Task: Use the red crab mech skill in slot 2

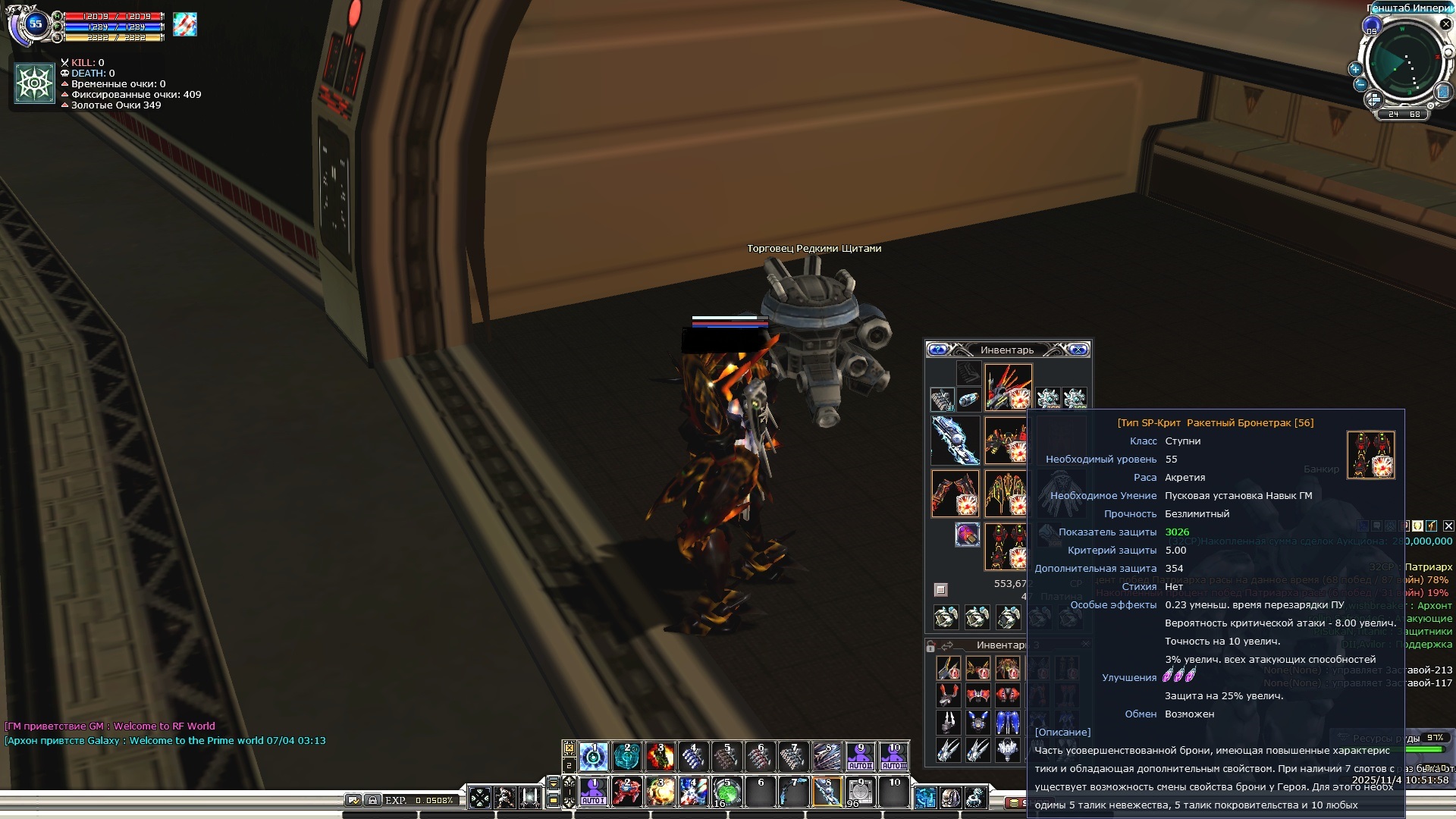Action: 626,792
